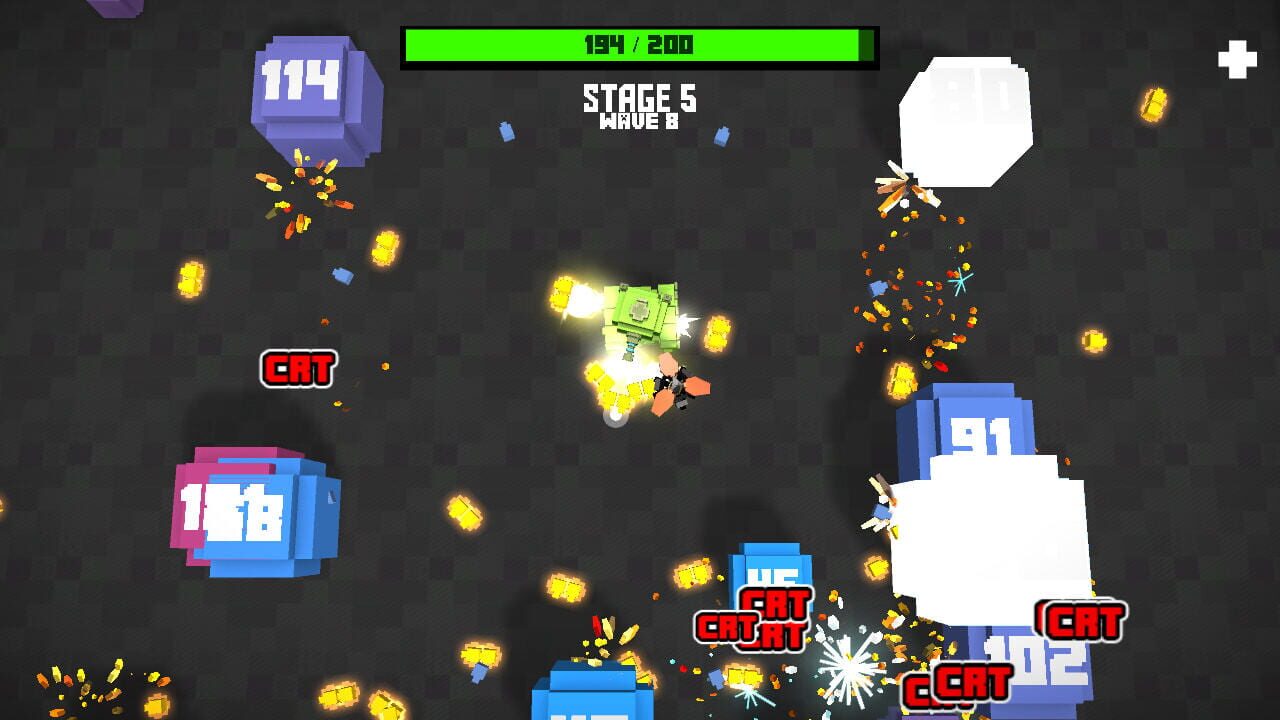Click the white plus icon top-right

(1237, 60)
